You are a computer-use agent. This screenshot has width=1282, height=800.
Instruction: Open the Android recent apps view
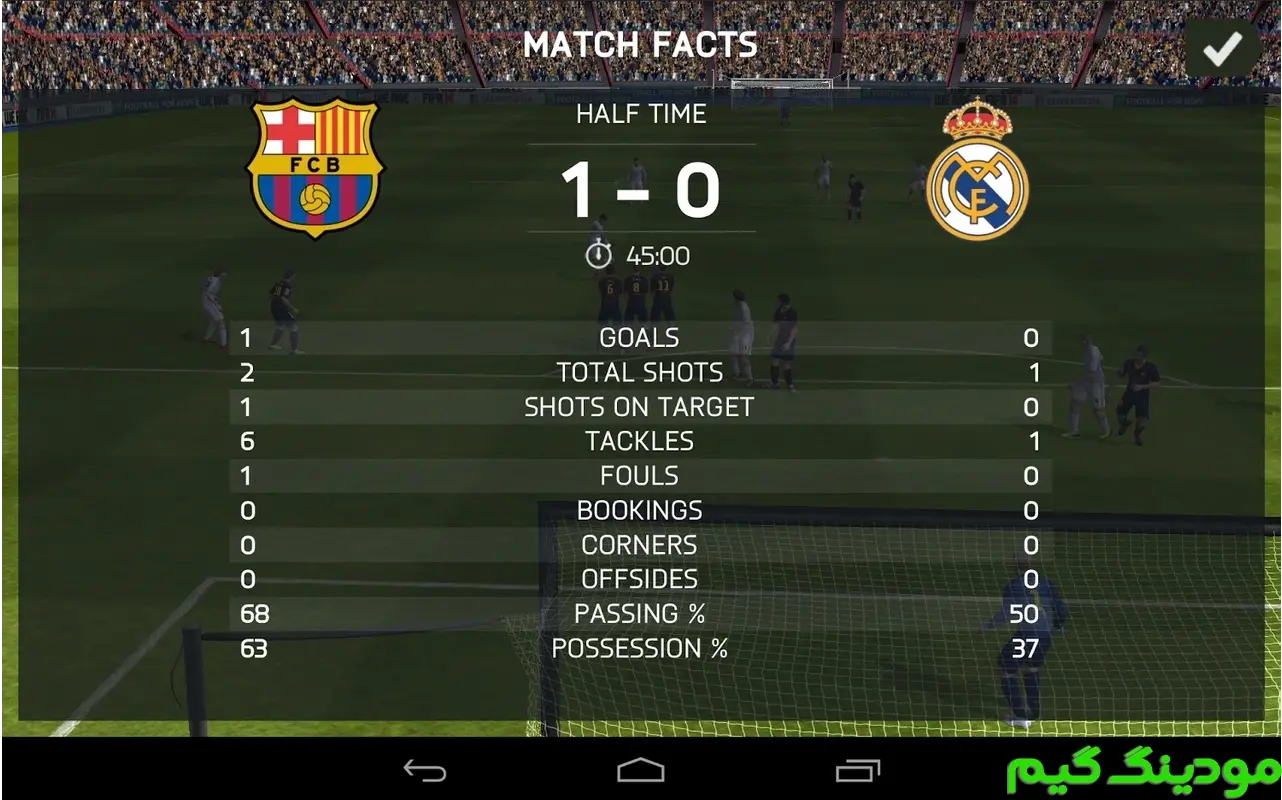857,770
